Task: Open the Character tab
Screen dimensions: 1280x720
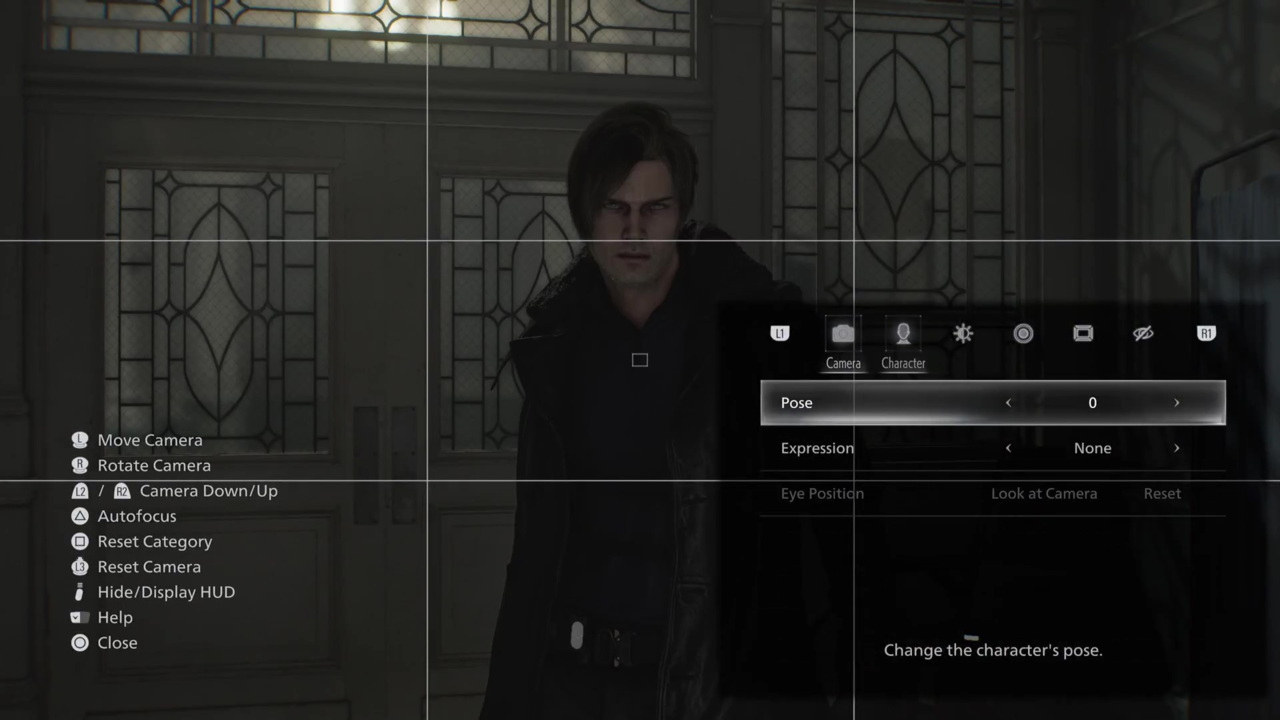Action: coord(903,335)
